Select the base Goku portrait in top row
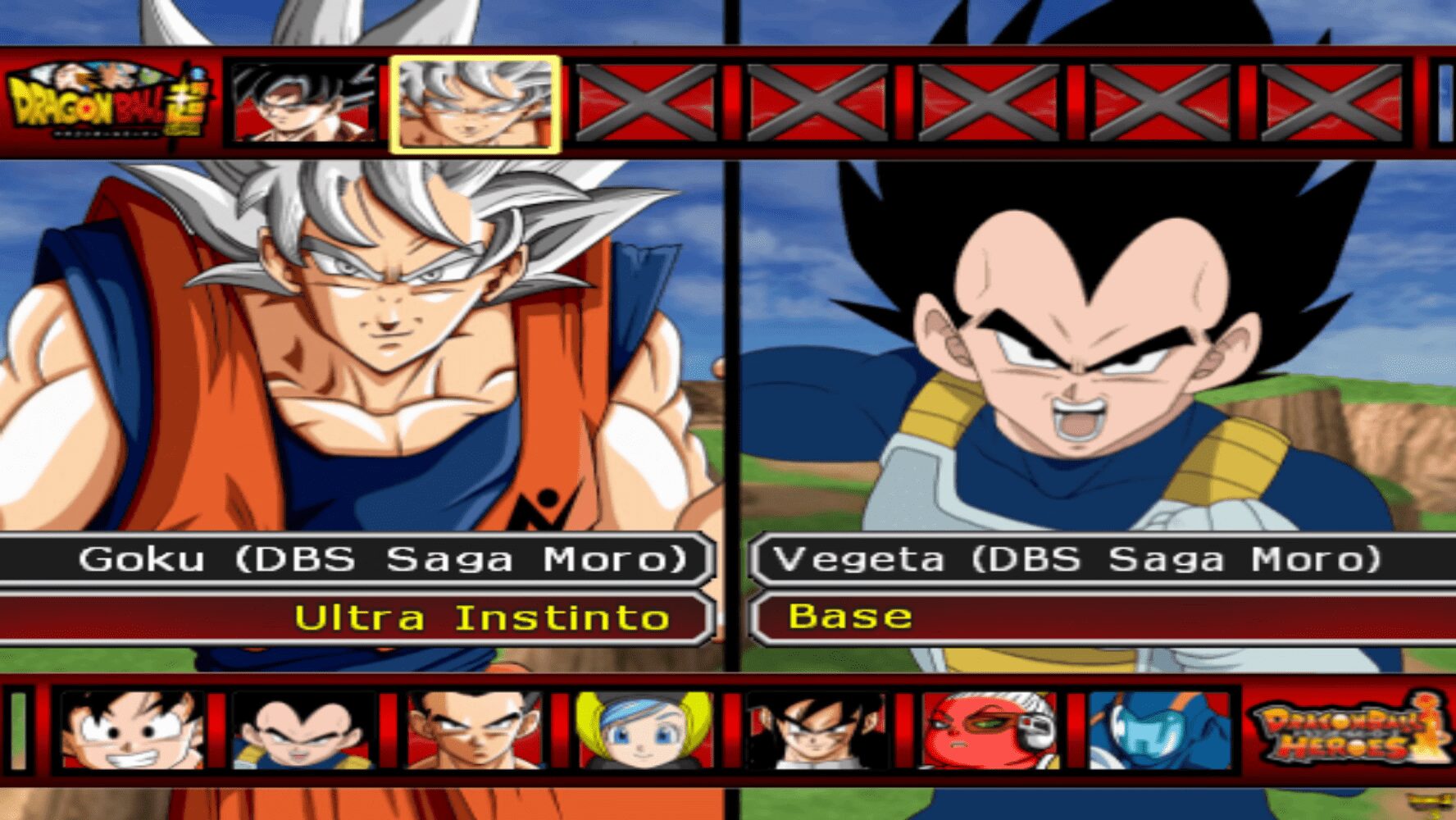This screenshot has height=820, width=1456. [x=299, y=104]
